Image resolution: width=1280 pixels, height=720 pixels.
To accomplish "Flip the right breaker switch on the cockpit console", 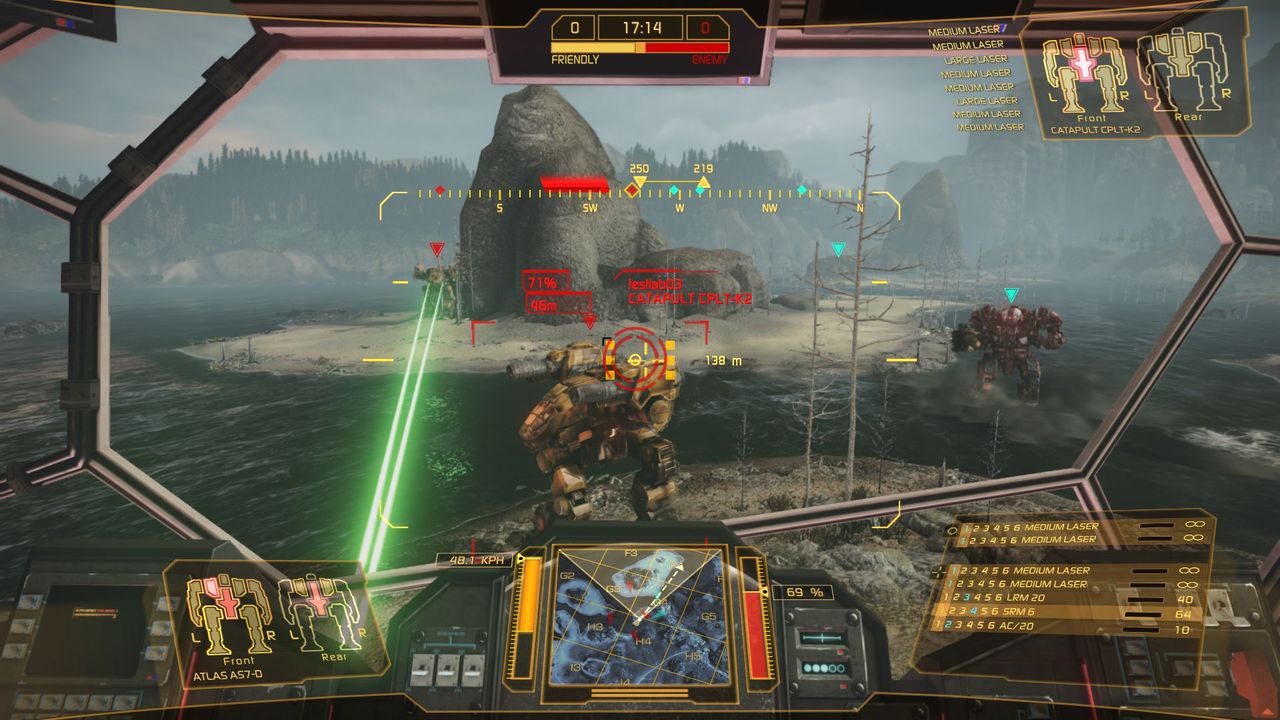I will 474,671.
